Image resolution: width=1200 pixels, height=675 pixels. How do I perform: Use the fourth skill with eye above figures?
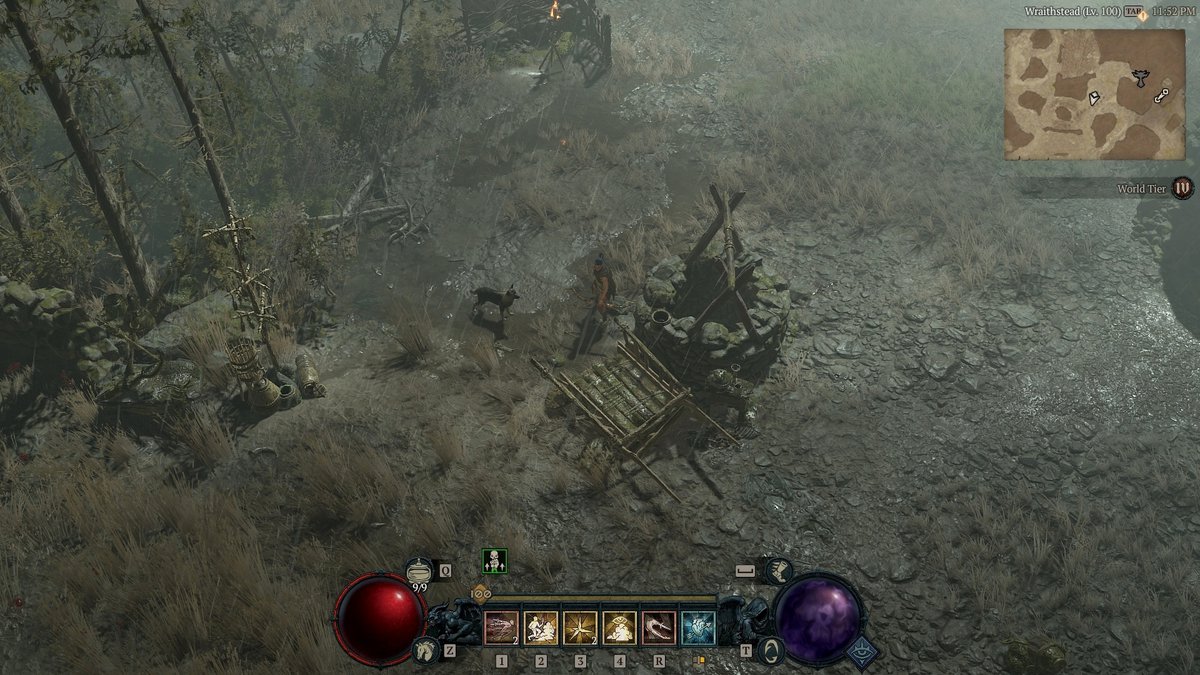(619, 628)
